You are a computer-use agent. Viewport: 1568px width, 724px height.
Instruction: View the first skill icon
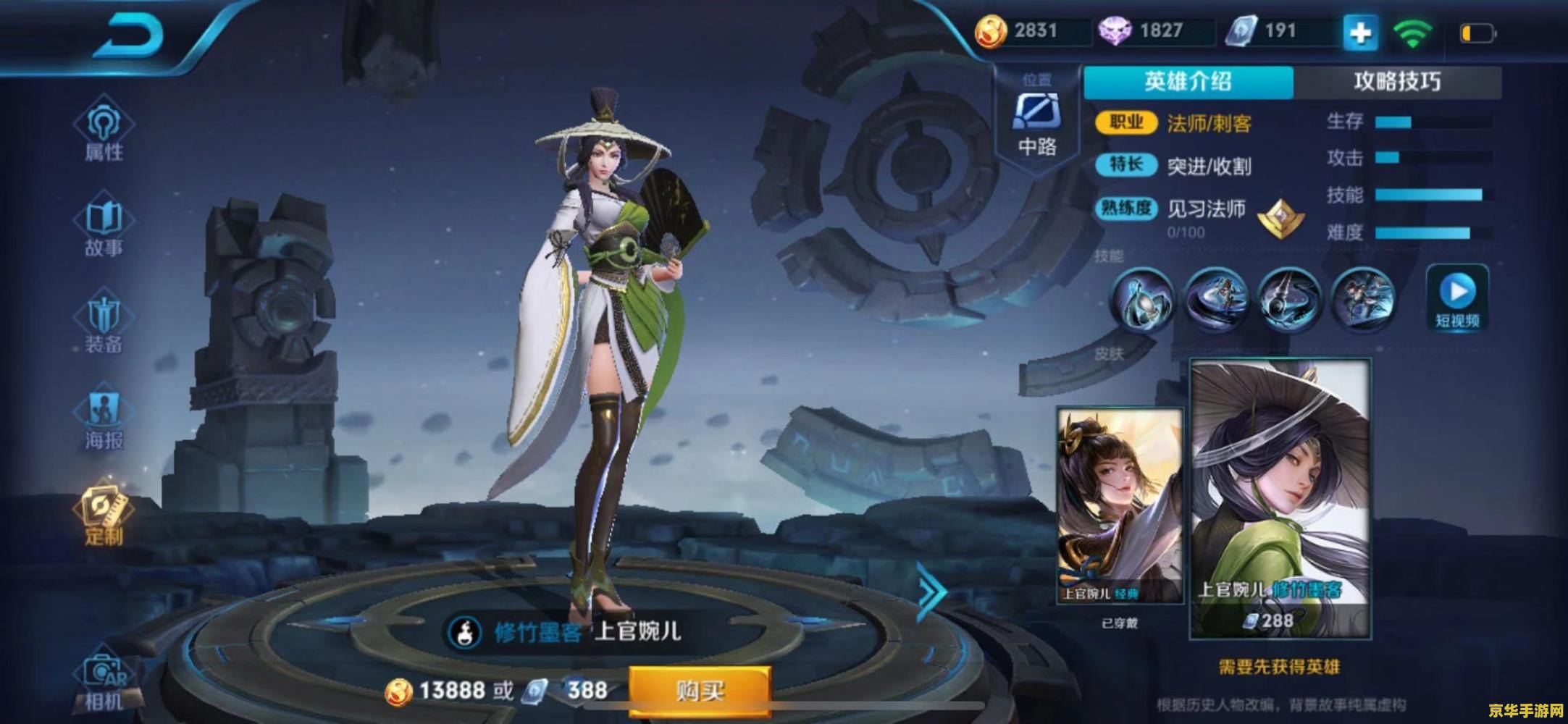pyautogui.click(x=1141, y=298)
